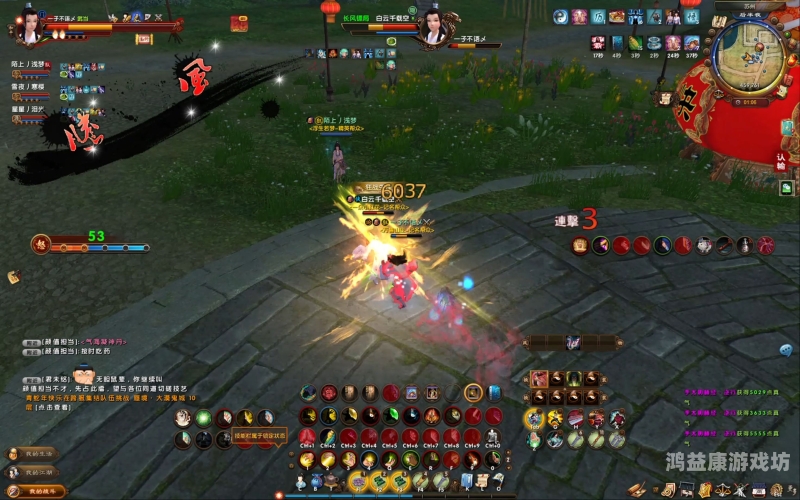This screenshot has width=800, height=500.
Task: Click the yin-yang icon in top menu row
Action: click(x=560, y=17)
